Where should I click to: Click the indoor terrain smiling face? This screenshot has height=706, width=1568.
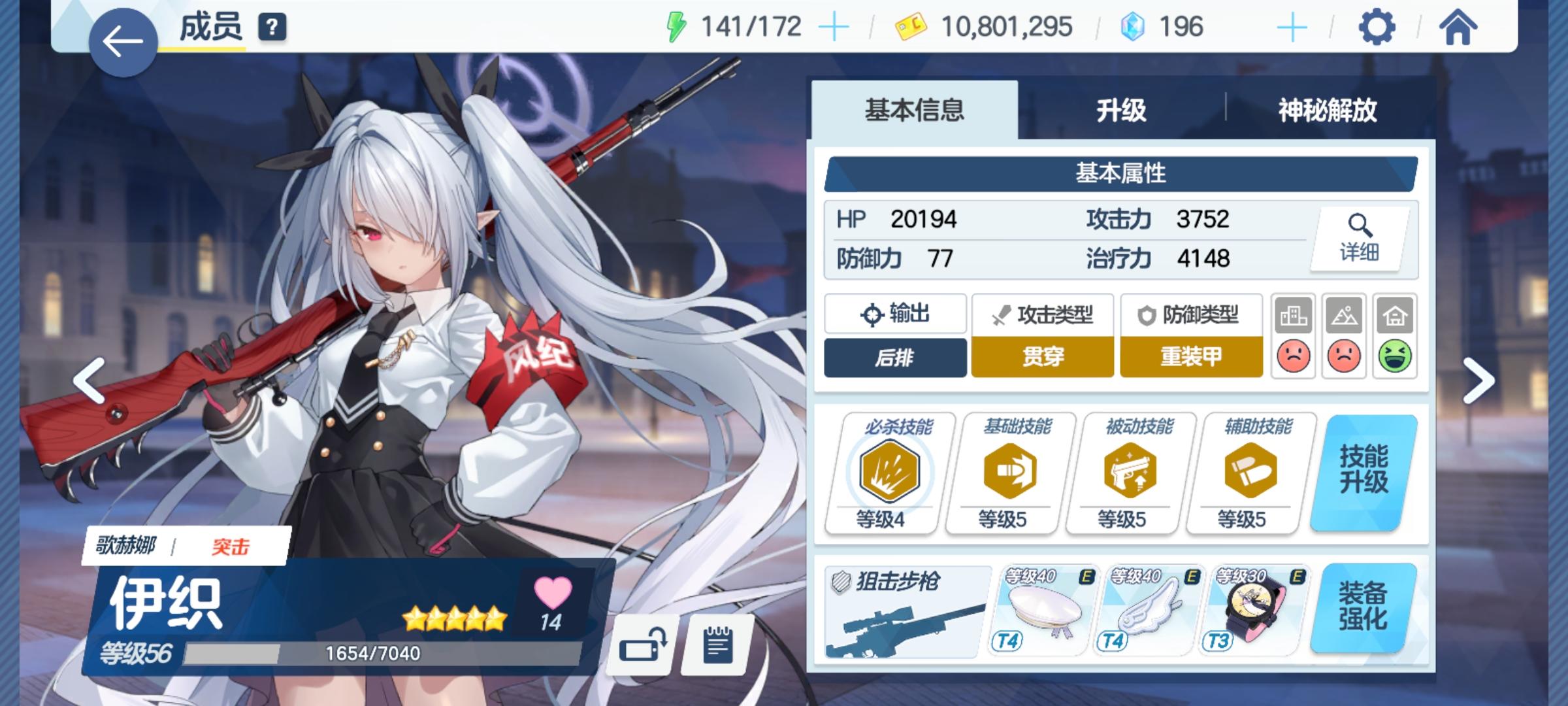[x=1394, y=356]
